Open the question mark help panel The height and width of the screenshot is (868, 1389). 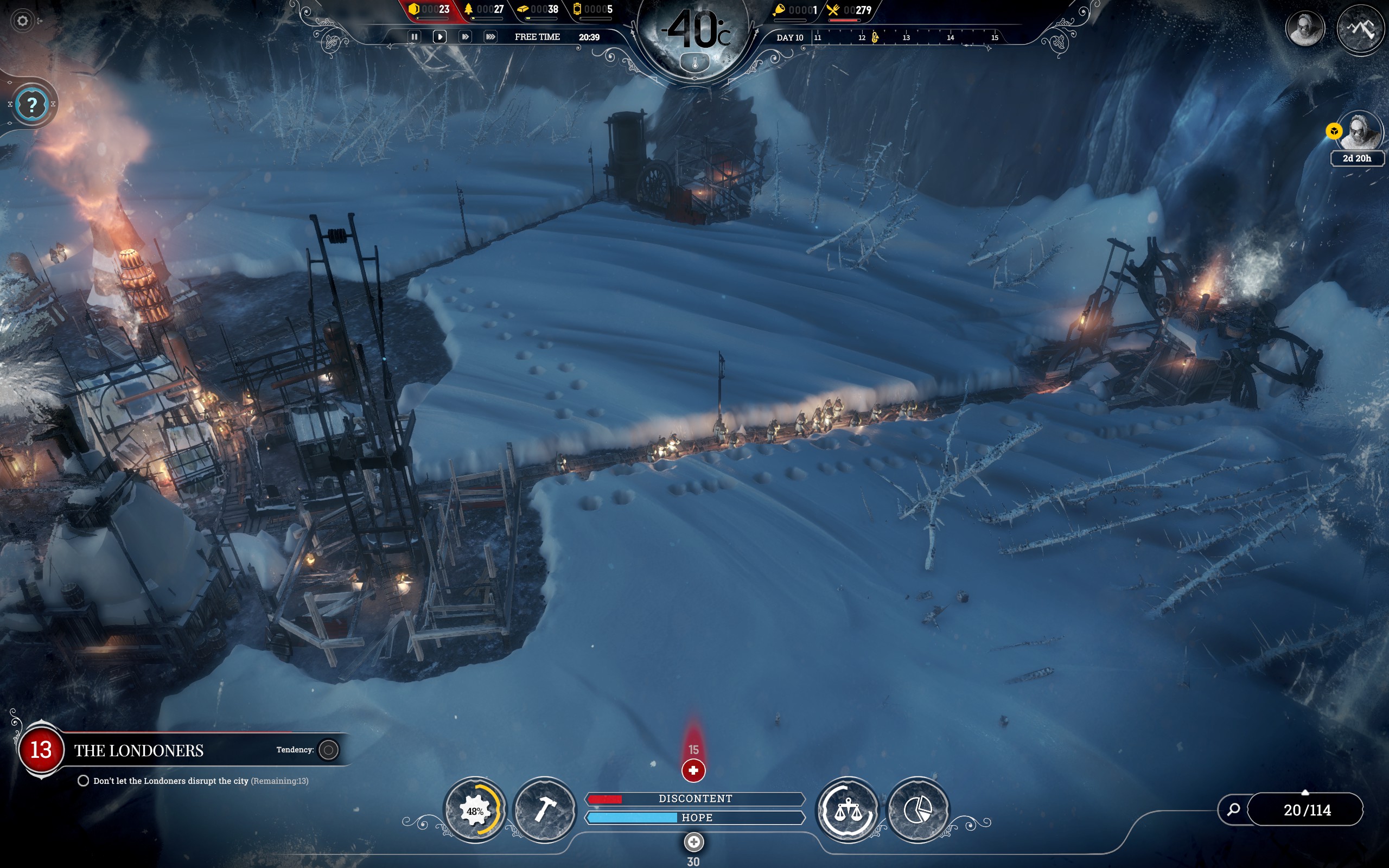point(32,105)
